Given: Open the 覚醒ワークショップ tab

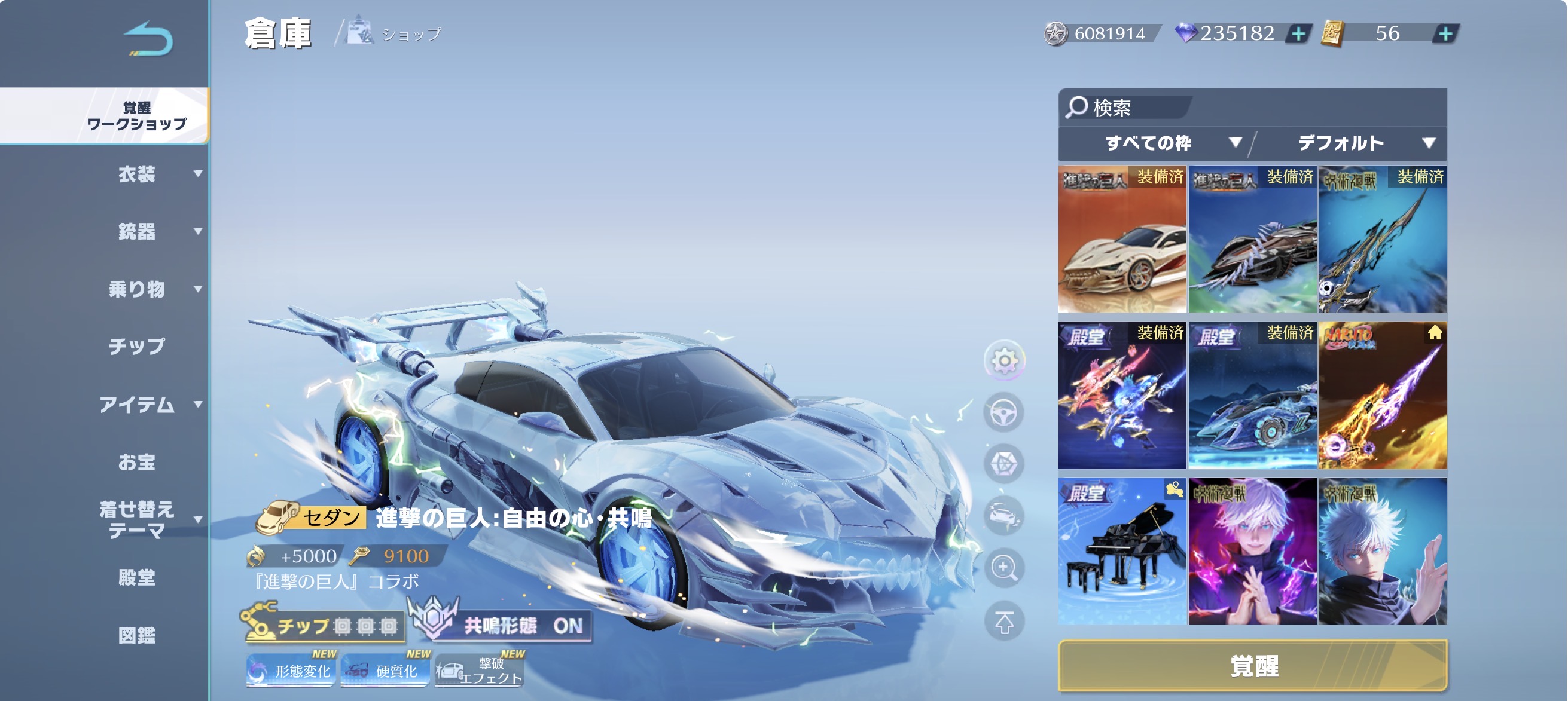Looking at the screenshot, I should tap(136, 115).
